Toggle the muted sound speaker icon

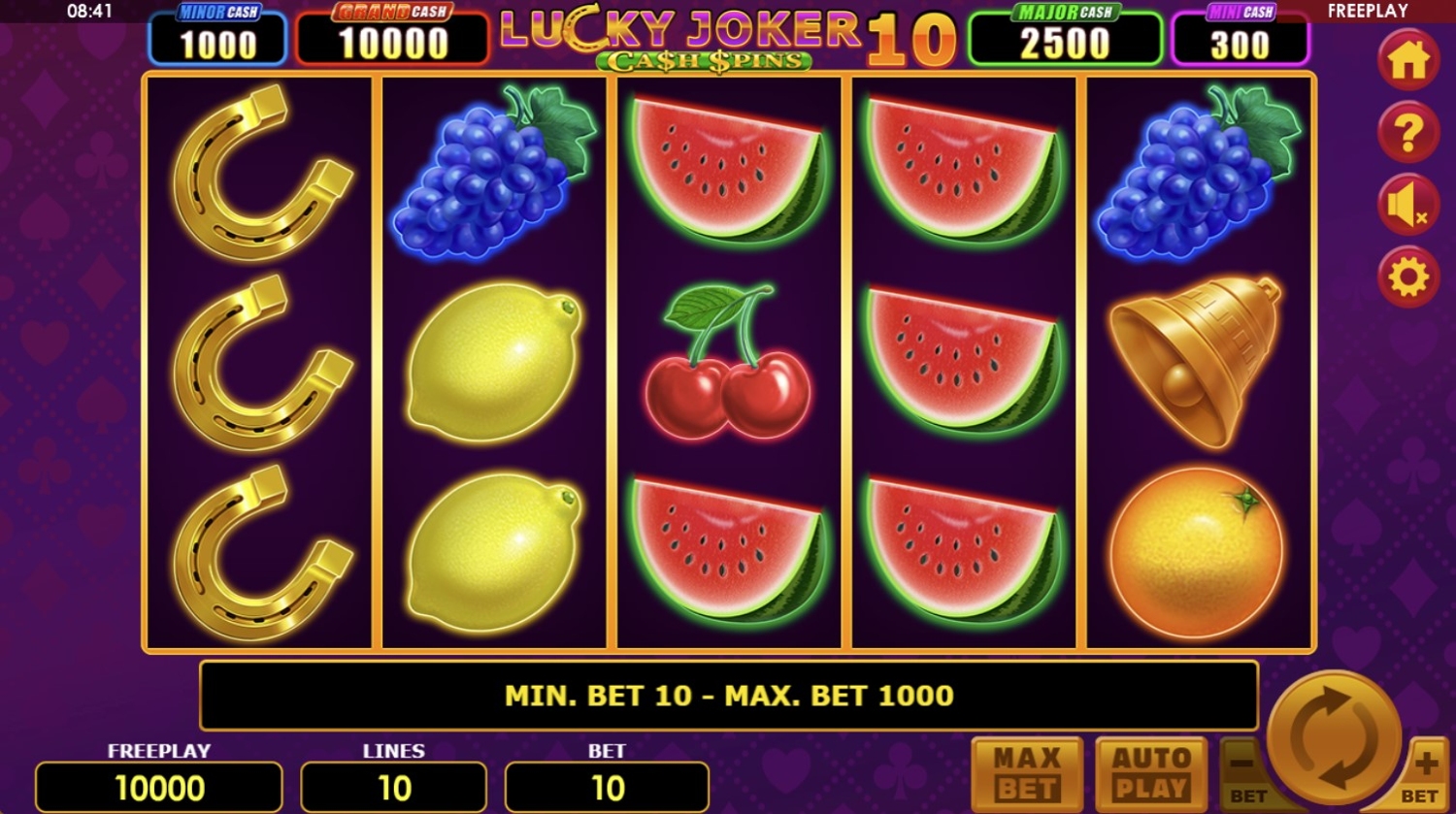[x=1407, y=206]
